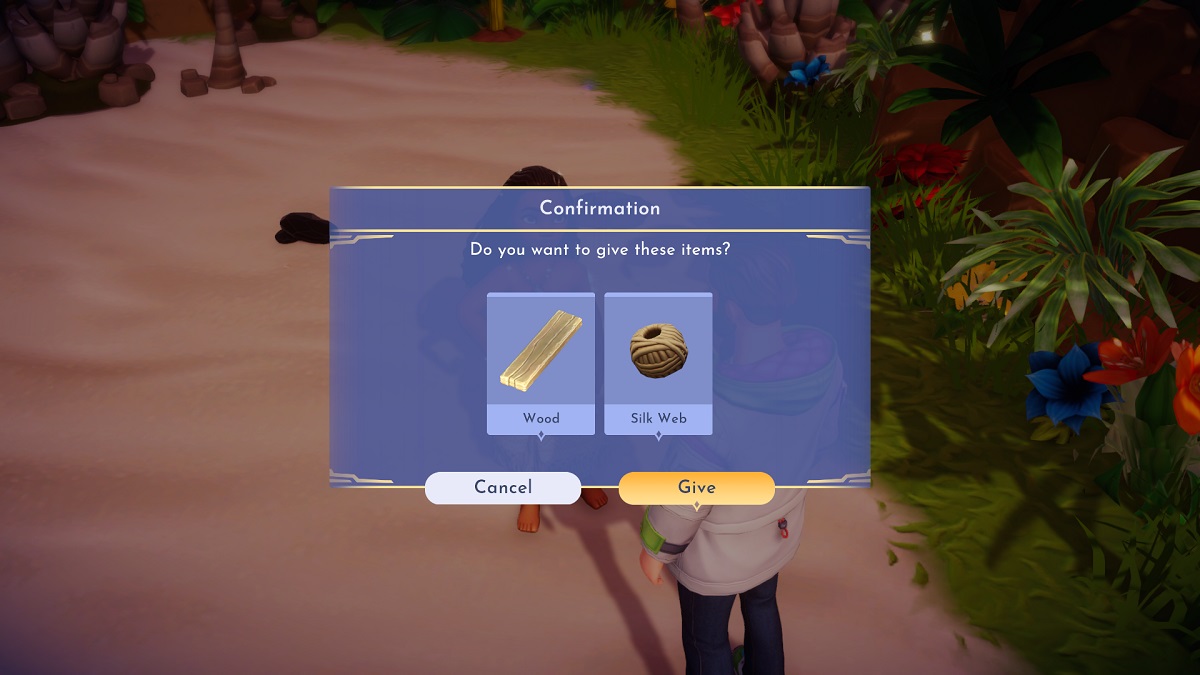Confirm with the Give button
The height and width of the screenshot is (675, 1200).
coord(696,488)
